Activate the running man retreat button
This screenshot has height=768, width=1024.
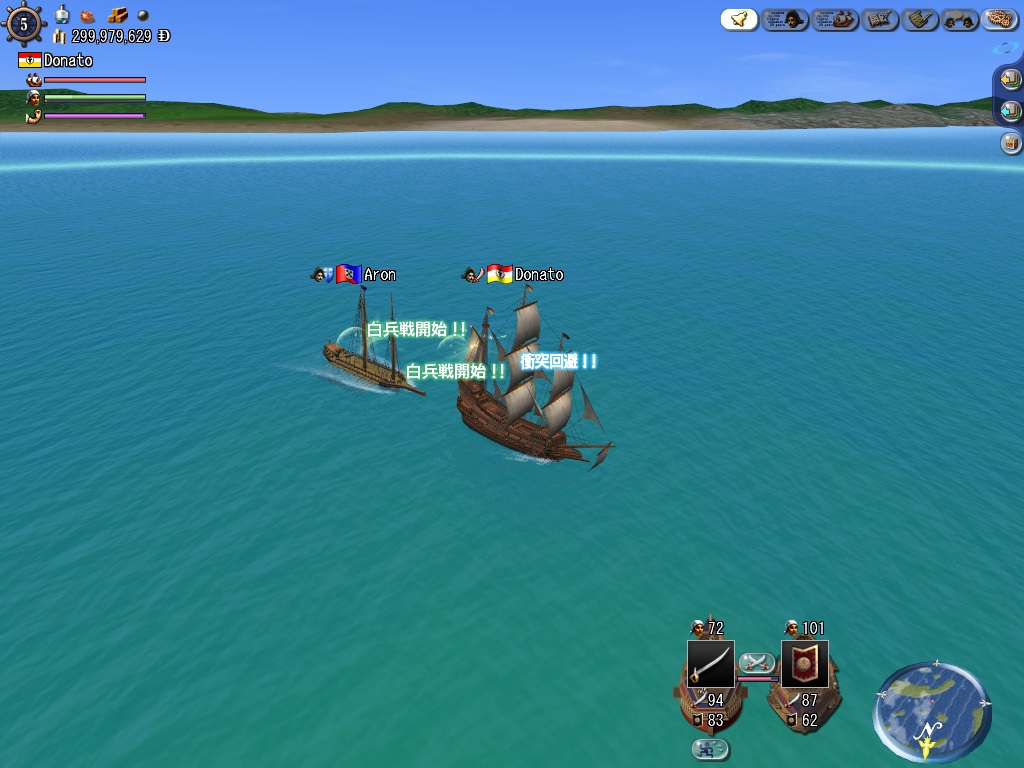(710, 749)
